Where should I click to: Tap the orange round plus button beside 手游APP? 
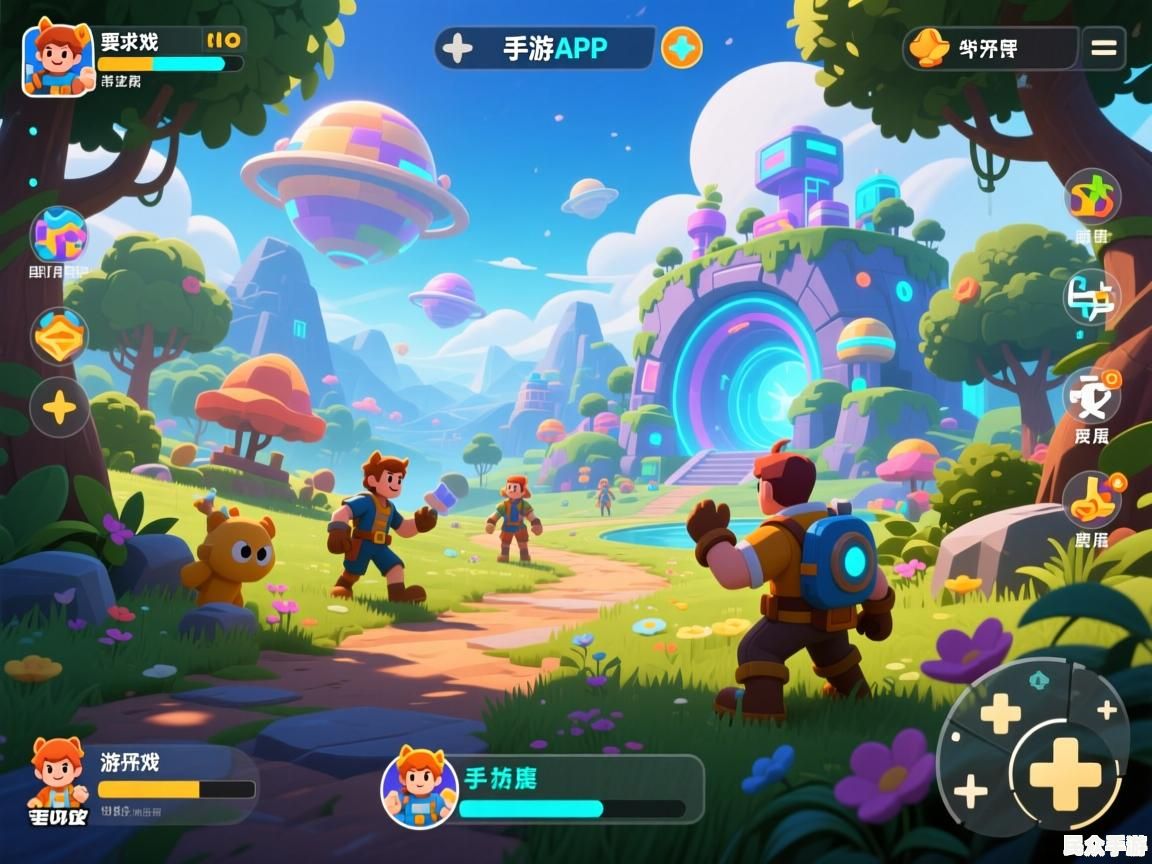coord(682,48)
